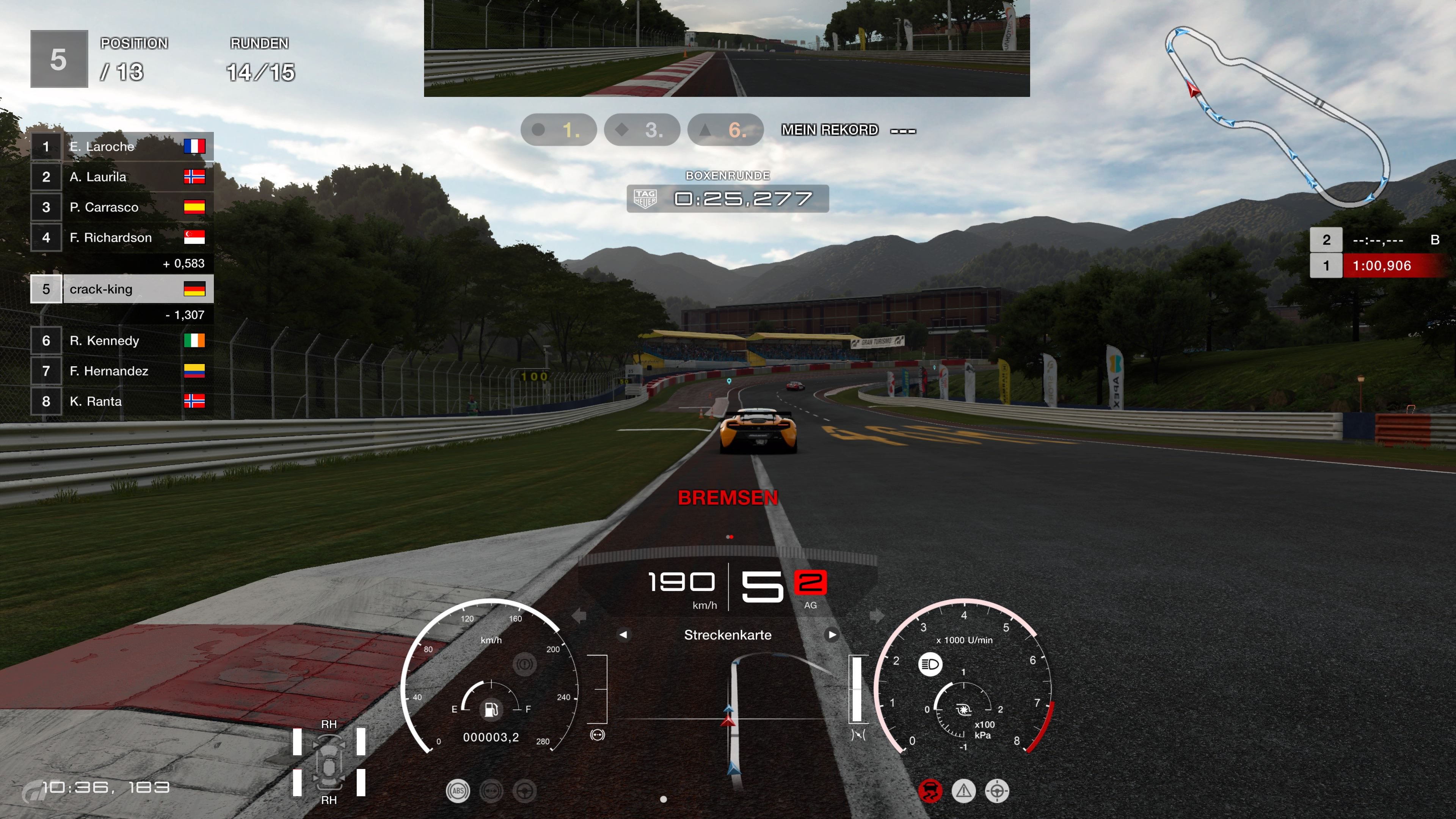Toggle the silver medal badge labeled 3.
Screen dimensions: 1456x819
pyautogui.click(x=642, y=129)
